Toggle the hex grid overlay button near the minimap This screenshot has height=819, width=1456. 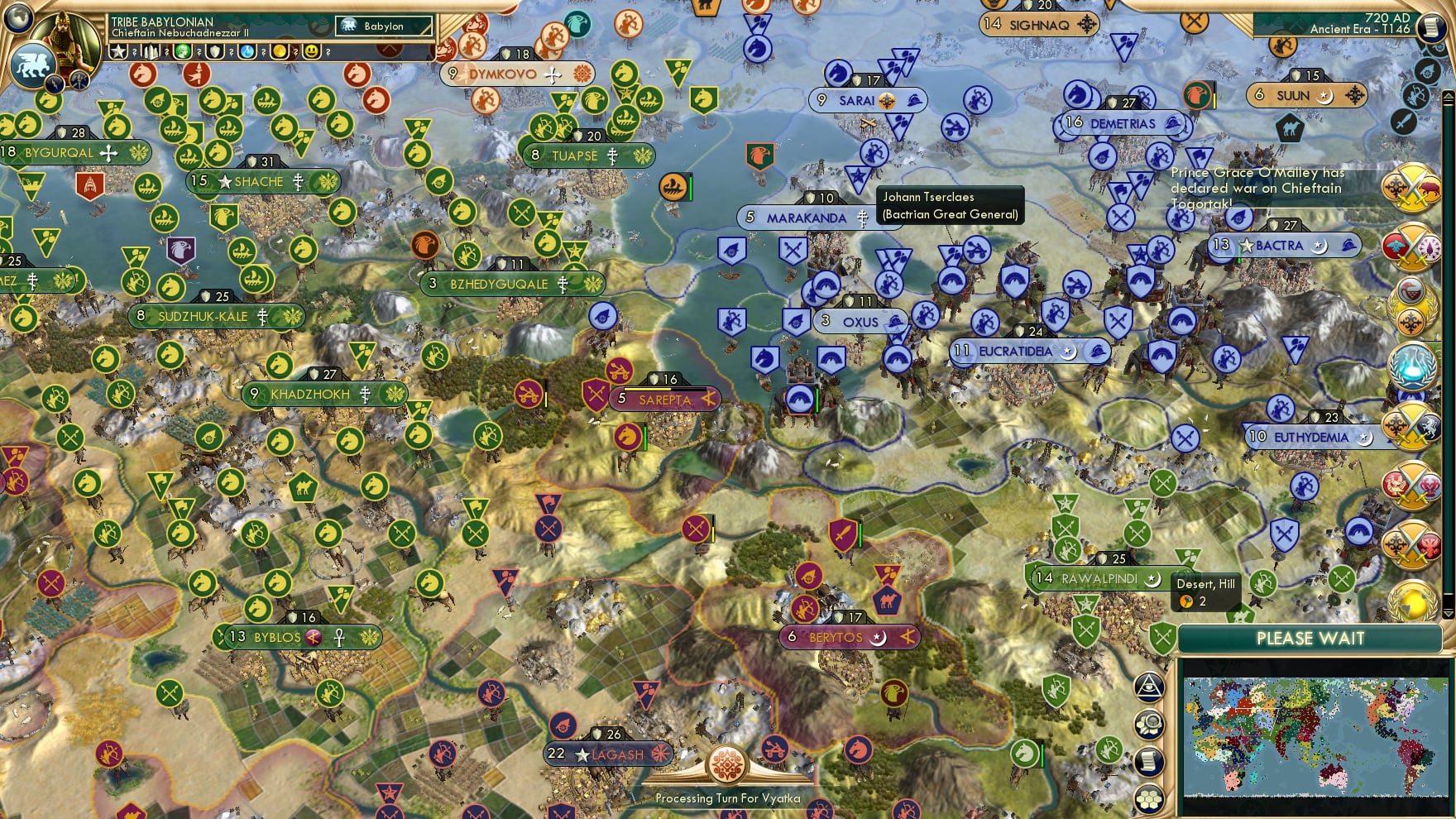pos(1150,799)
